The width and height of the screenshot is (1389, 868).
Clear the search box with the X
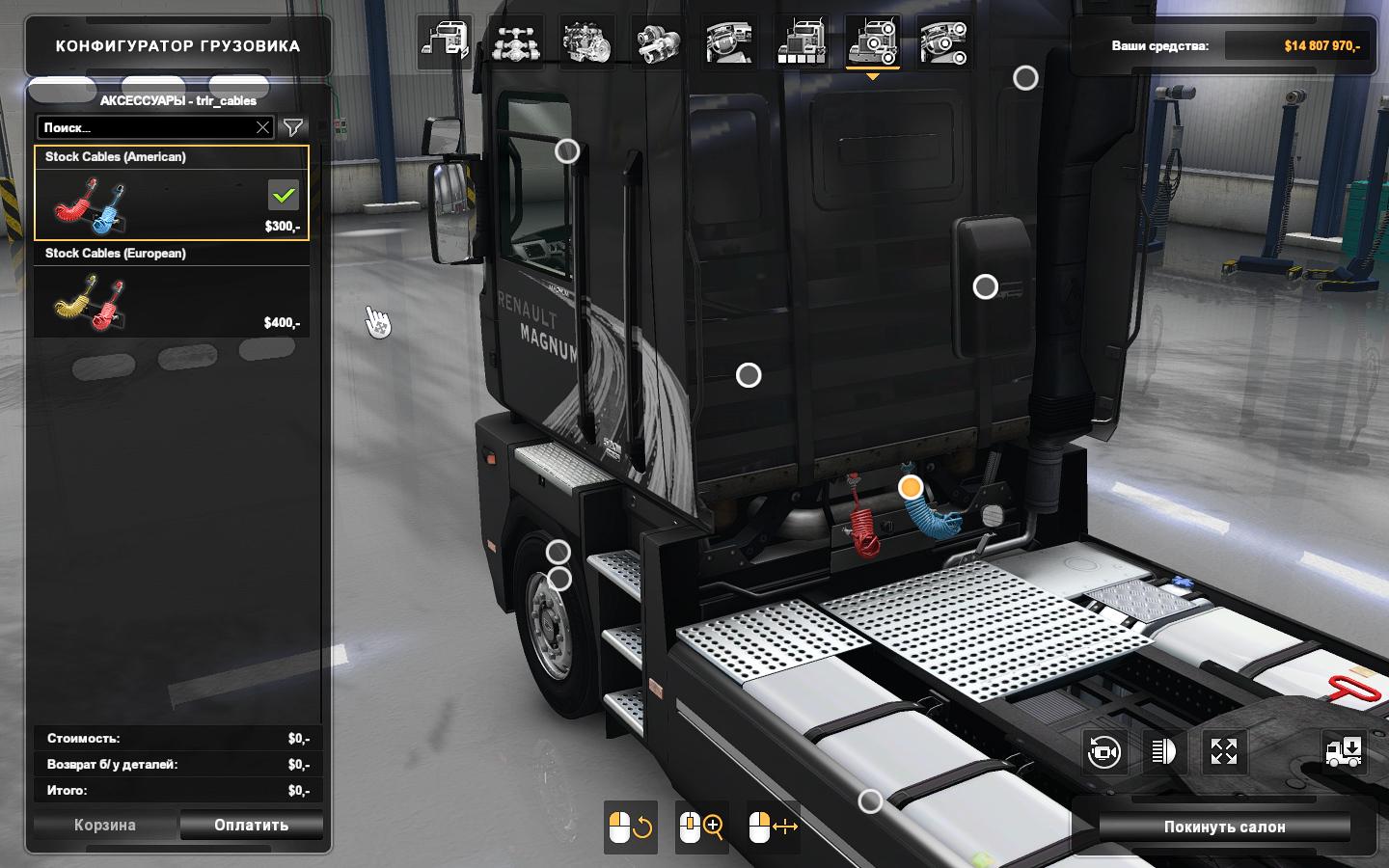(262, 127)
